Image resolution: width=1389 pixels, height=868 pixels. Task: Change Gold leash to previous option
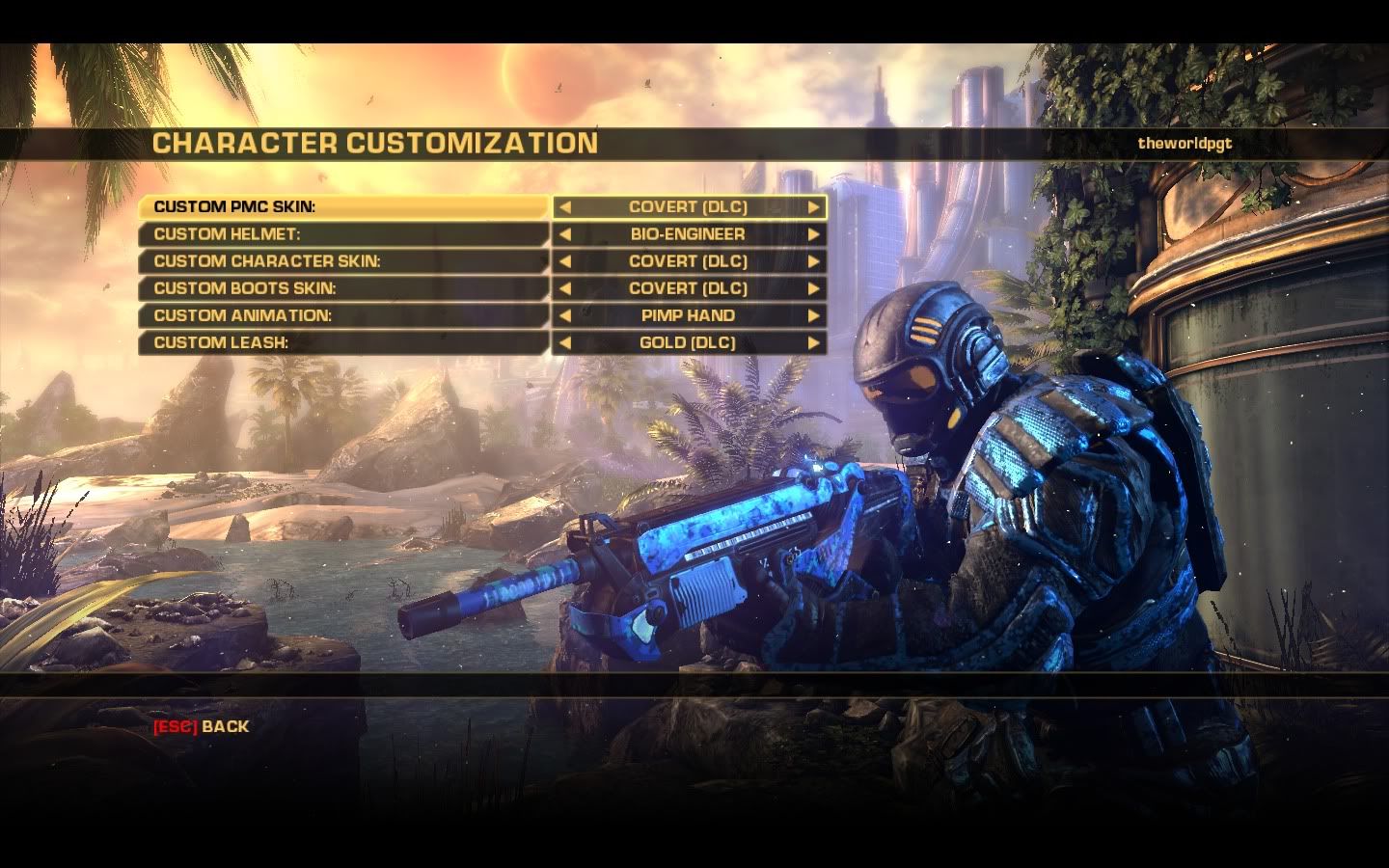[565, 342]
